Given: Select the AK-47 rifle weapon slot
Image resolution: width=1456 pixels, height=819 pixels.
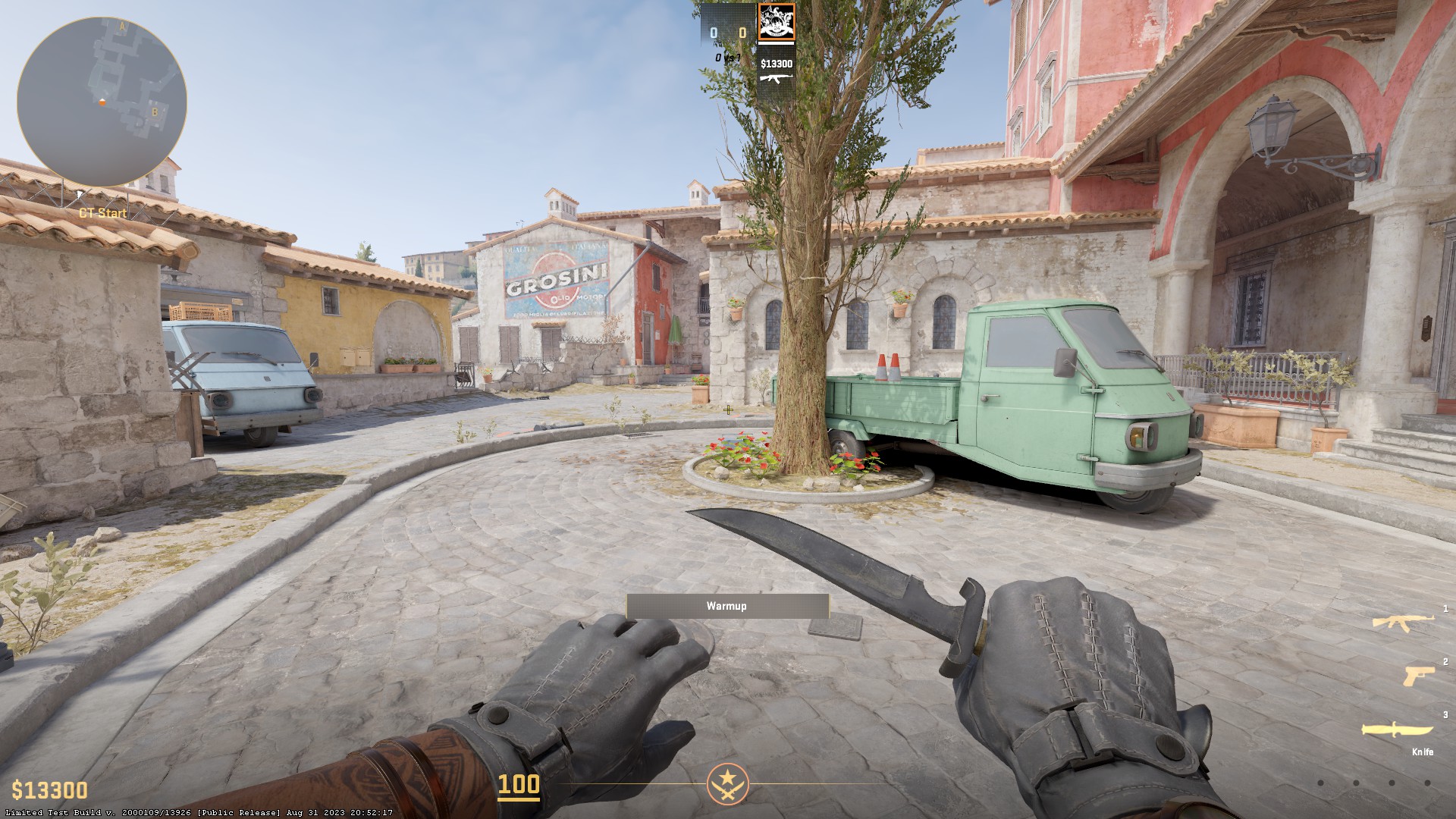Looking at the screenshot, I should 1403,623.
